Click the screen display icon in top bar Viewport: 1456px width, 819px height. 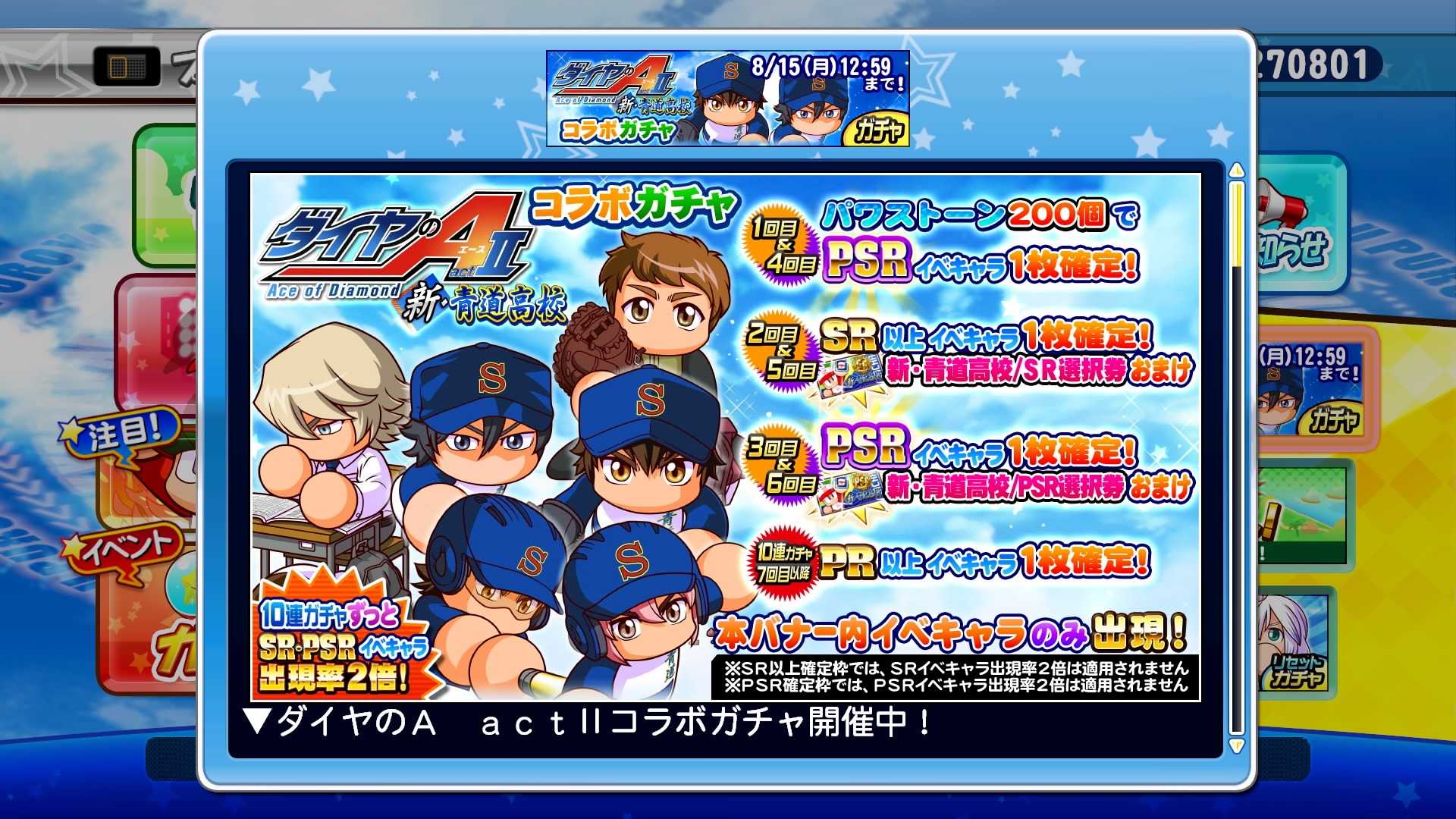127,66
